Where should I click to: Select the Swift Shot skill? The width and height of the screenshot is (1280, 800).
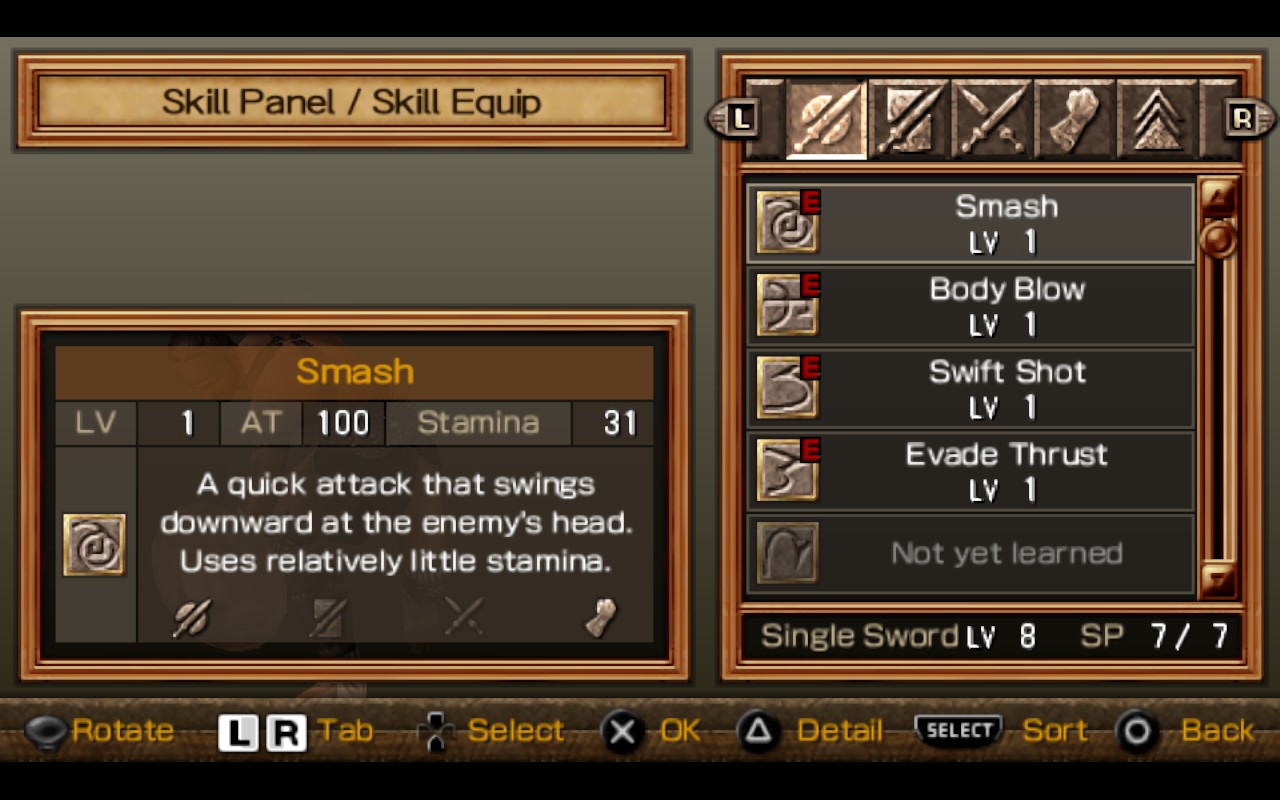970,388
